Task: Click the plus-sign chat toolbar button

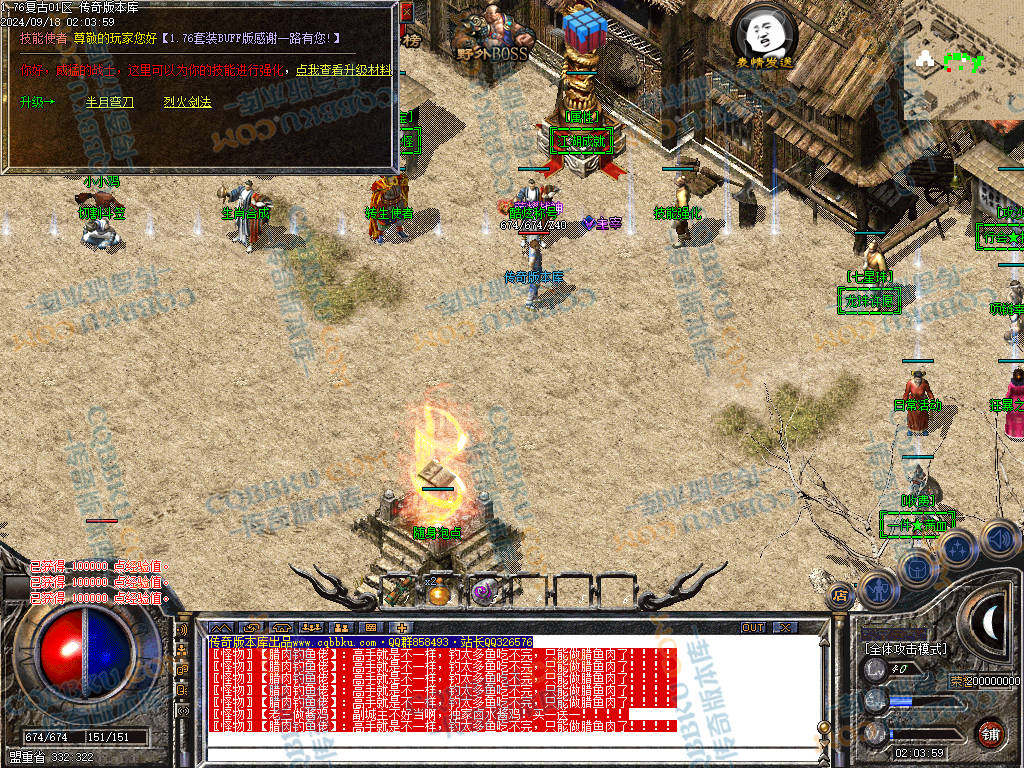Action: 401,627
